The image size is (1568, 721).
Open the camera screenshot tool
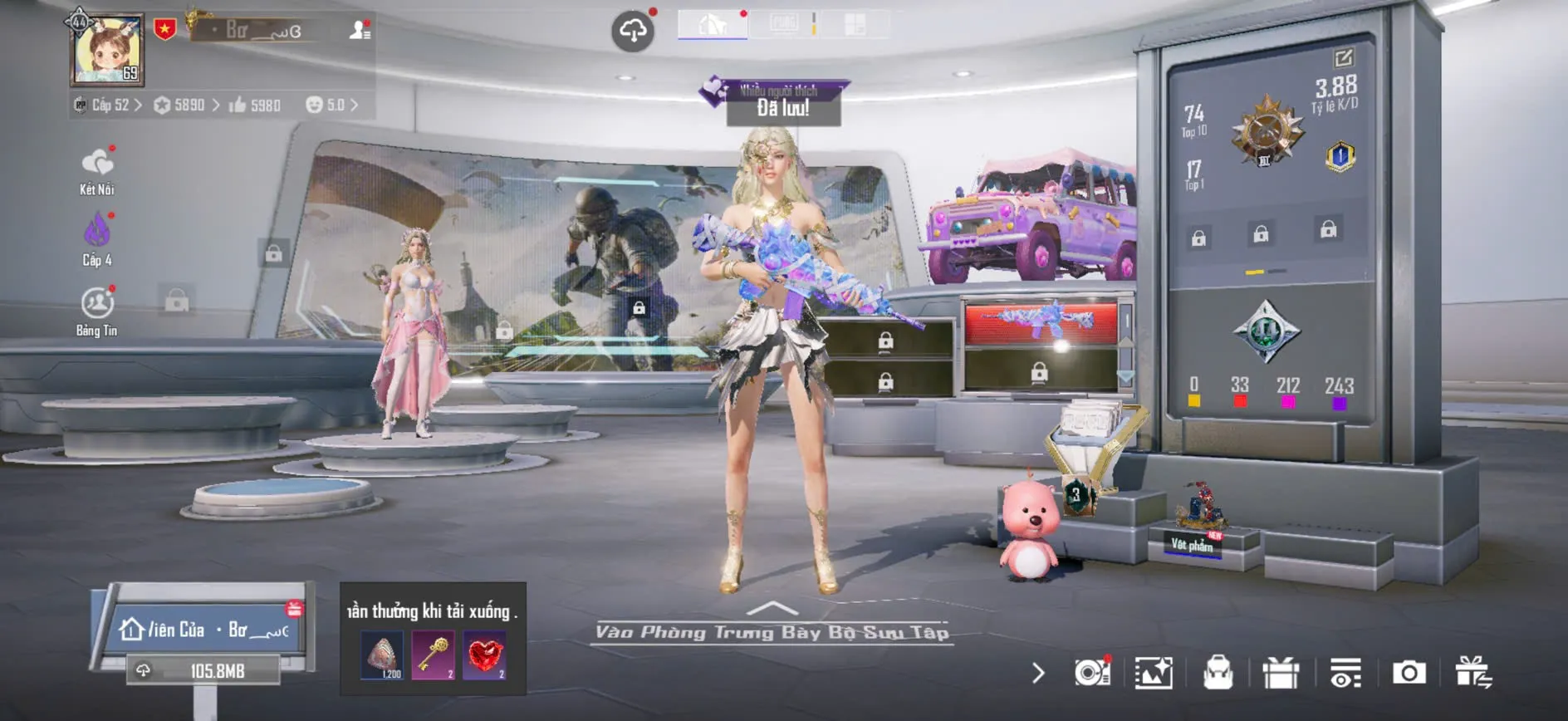pyautogui.click(x=1409, y=673)
